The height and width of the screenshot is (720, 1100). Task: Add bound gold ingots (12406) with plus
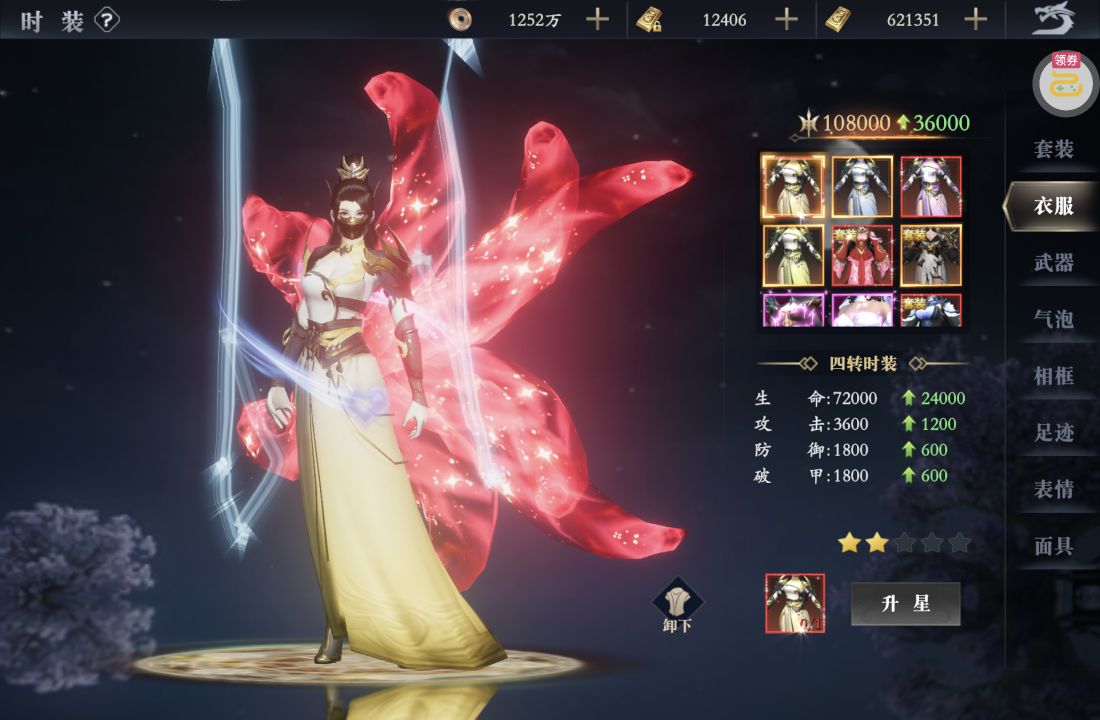[x=787, y=19]
